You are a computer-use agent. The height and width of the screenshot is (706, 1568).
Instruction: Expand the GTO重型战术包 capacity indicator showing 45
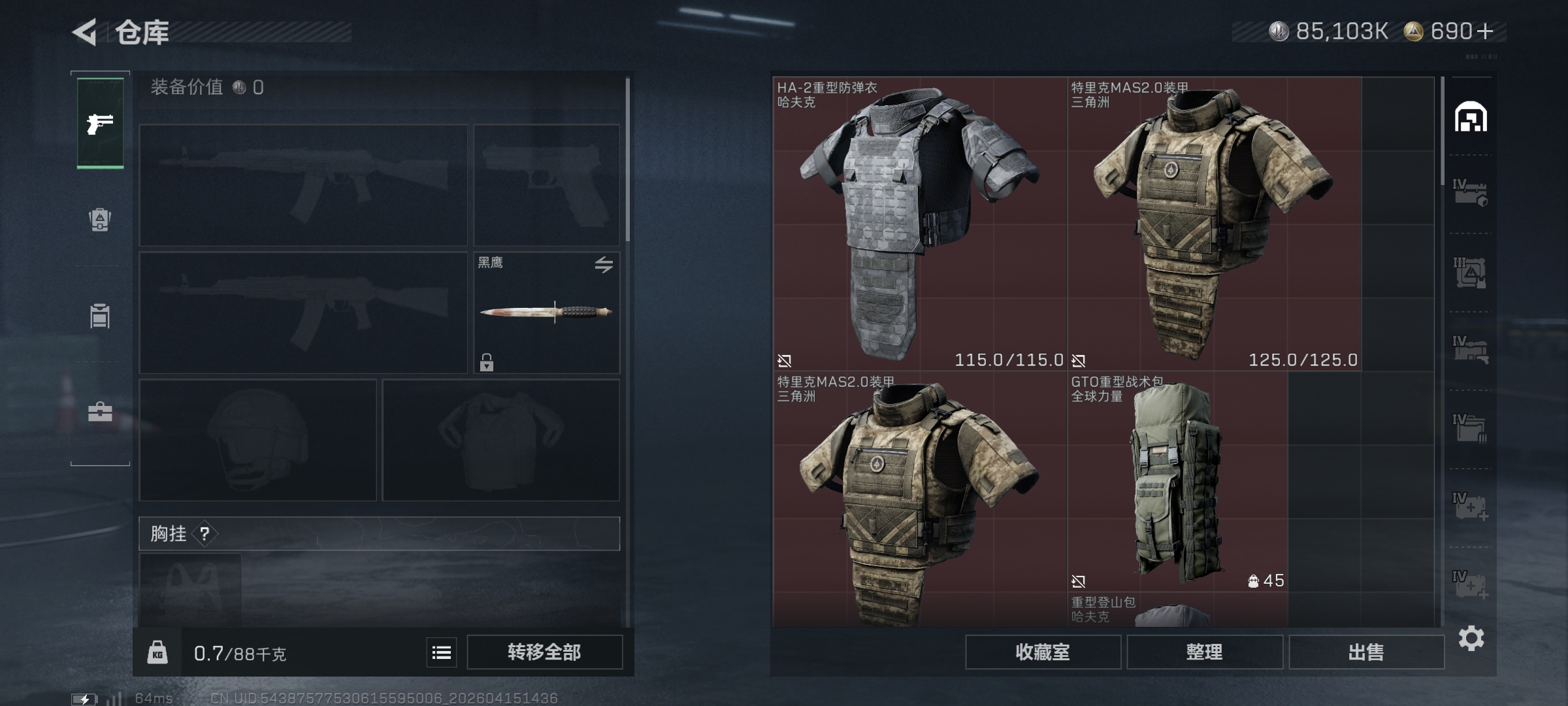1266,580
